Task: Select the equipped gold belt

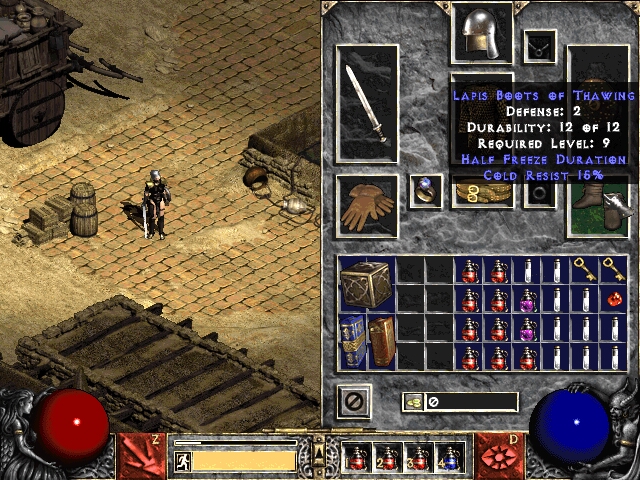Action: tap(482, 193)
